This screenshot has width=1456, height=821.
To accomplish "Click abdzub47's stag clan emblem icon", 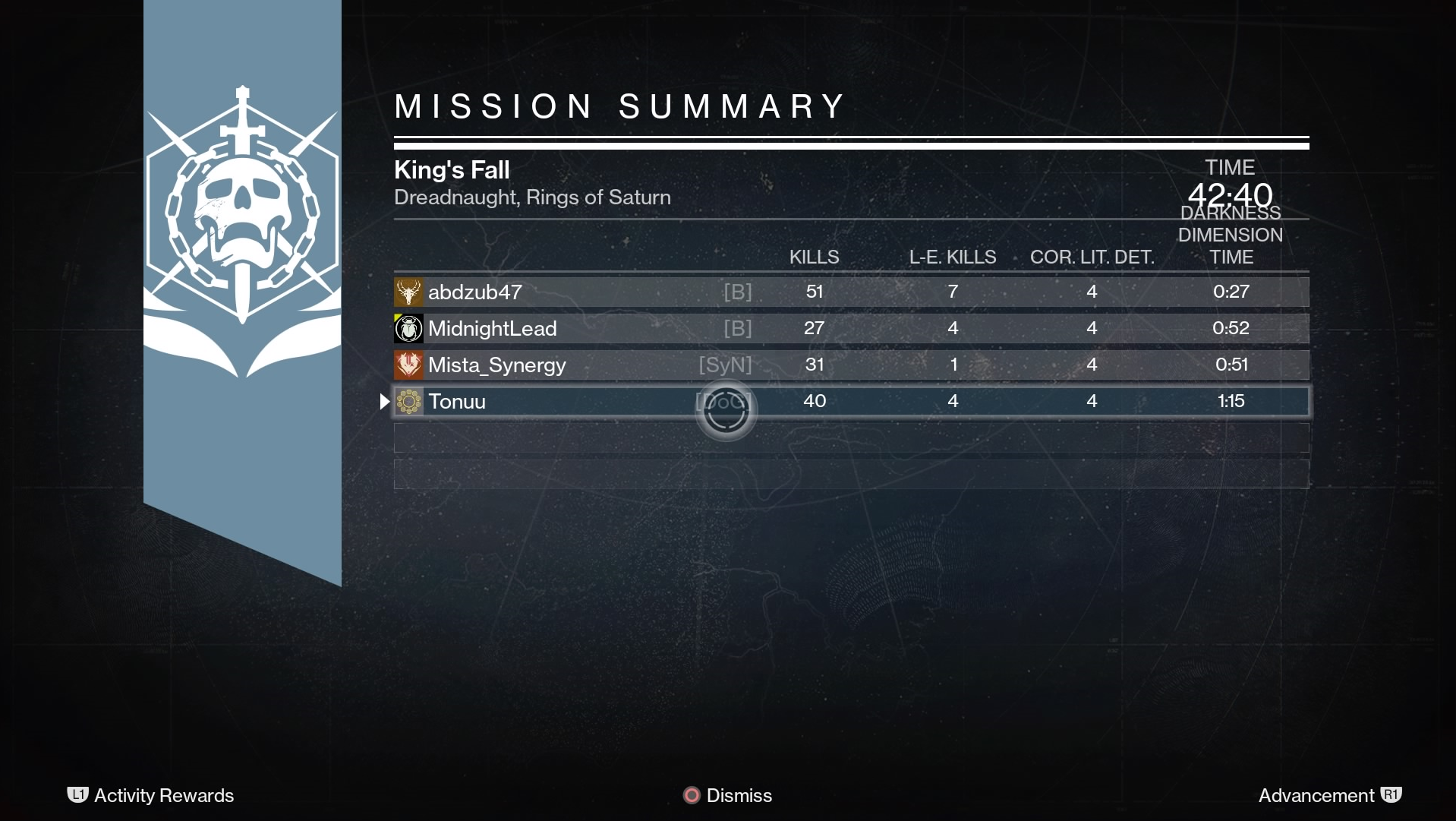I will pos(408,291).
